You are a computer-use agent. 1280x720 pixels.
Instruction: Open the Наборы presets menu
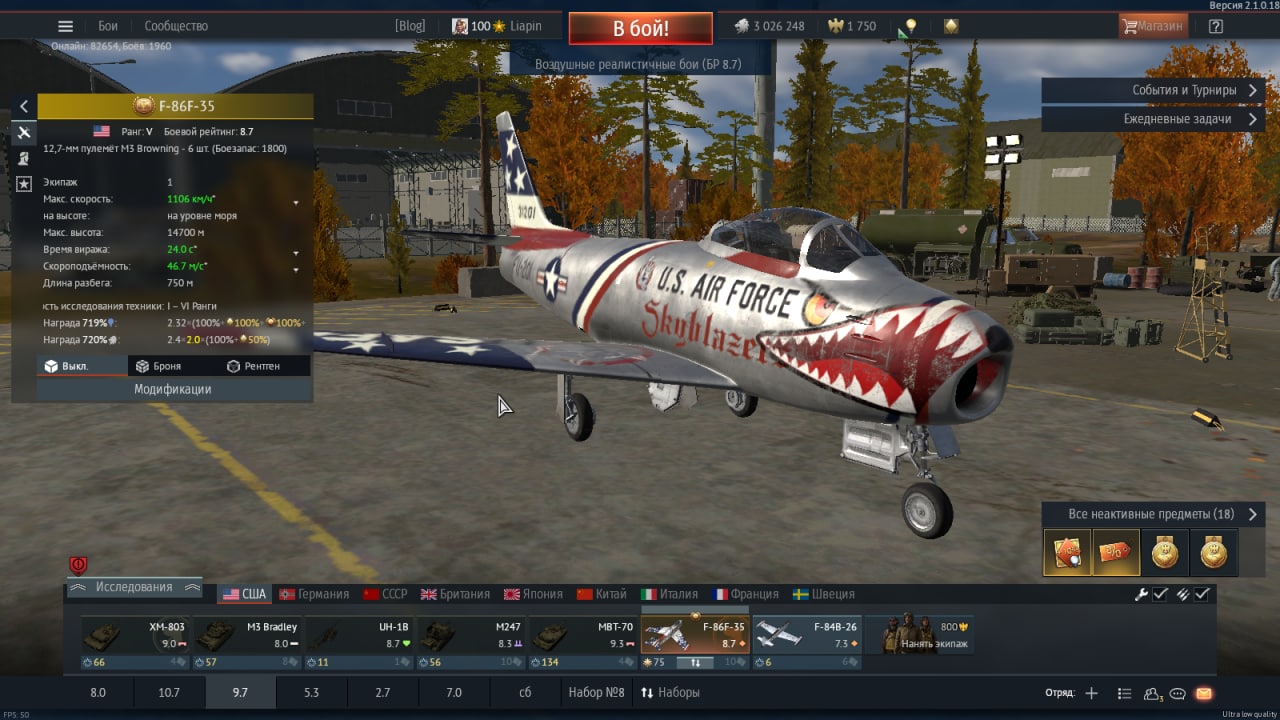(670, 692)
